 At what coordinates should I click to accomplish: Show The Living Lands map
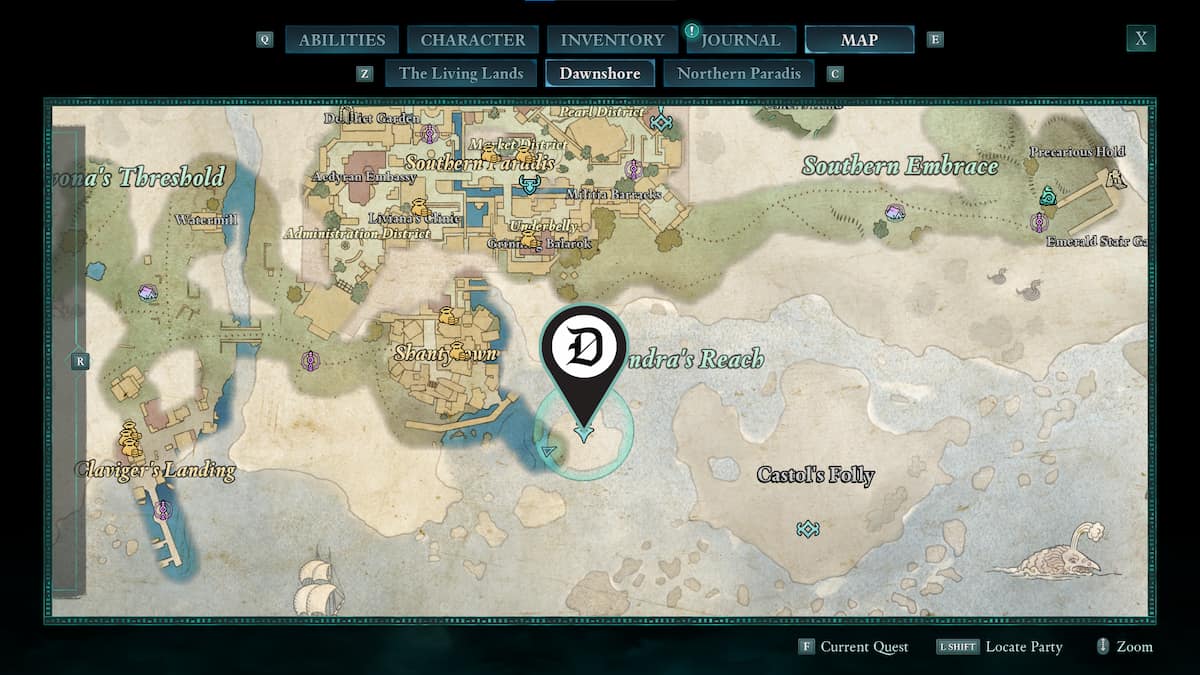coord(461,73)
